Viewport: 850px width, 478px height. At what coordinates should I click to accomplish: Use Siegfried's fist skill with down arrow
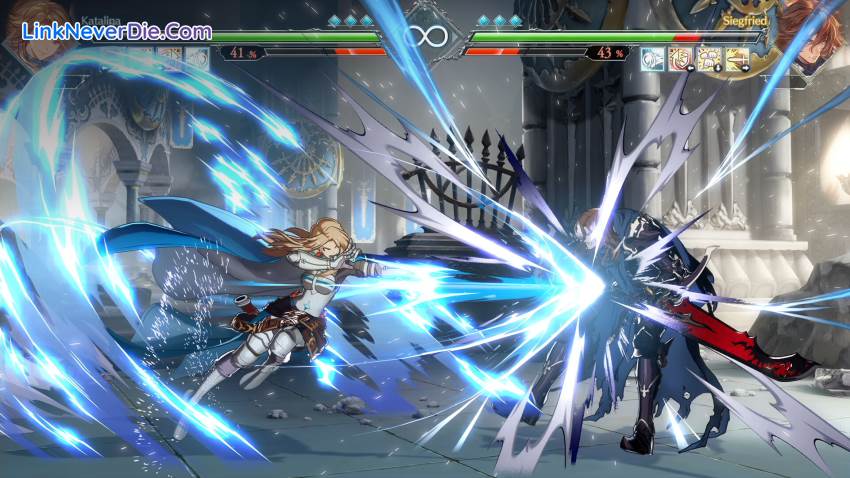point(708,58)
